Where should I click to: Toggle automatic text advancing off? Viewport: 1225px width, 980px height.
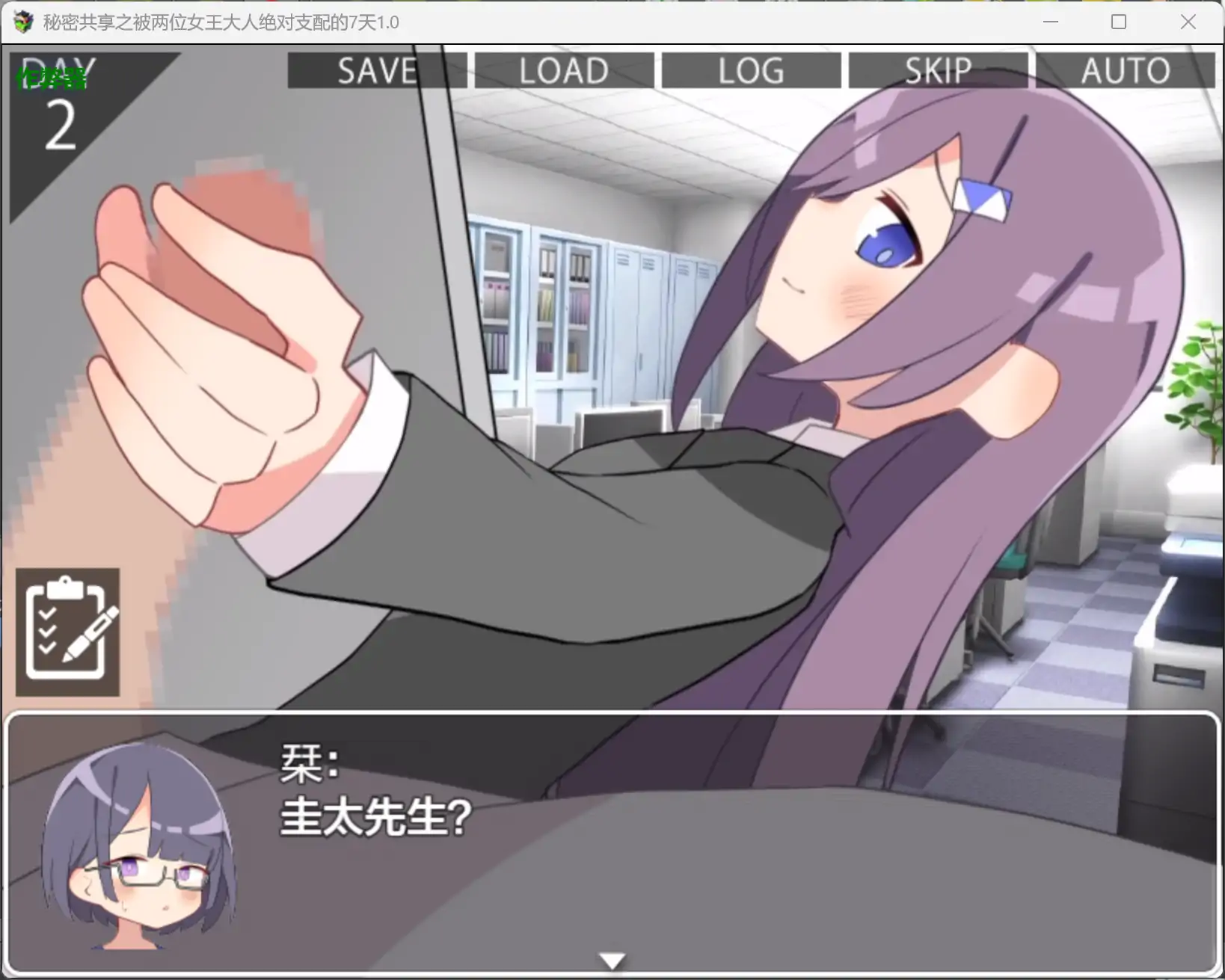pos(1124,70)
